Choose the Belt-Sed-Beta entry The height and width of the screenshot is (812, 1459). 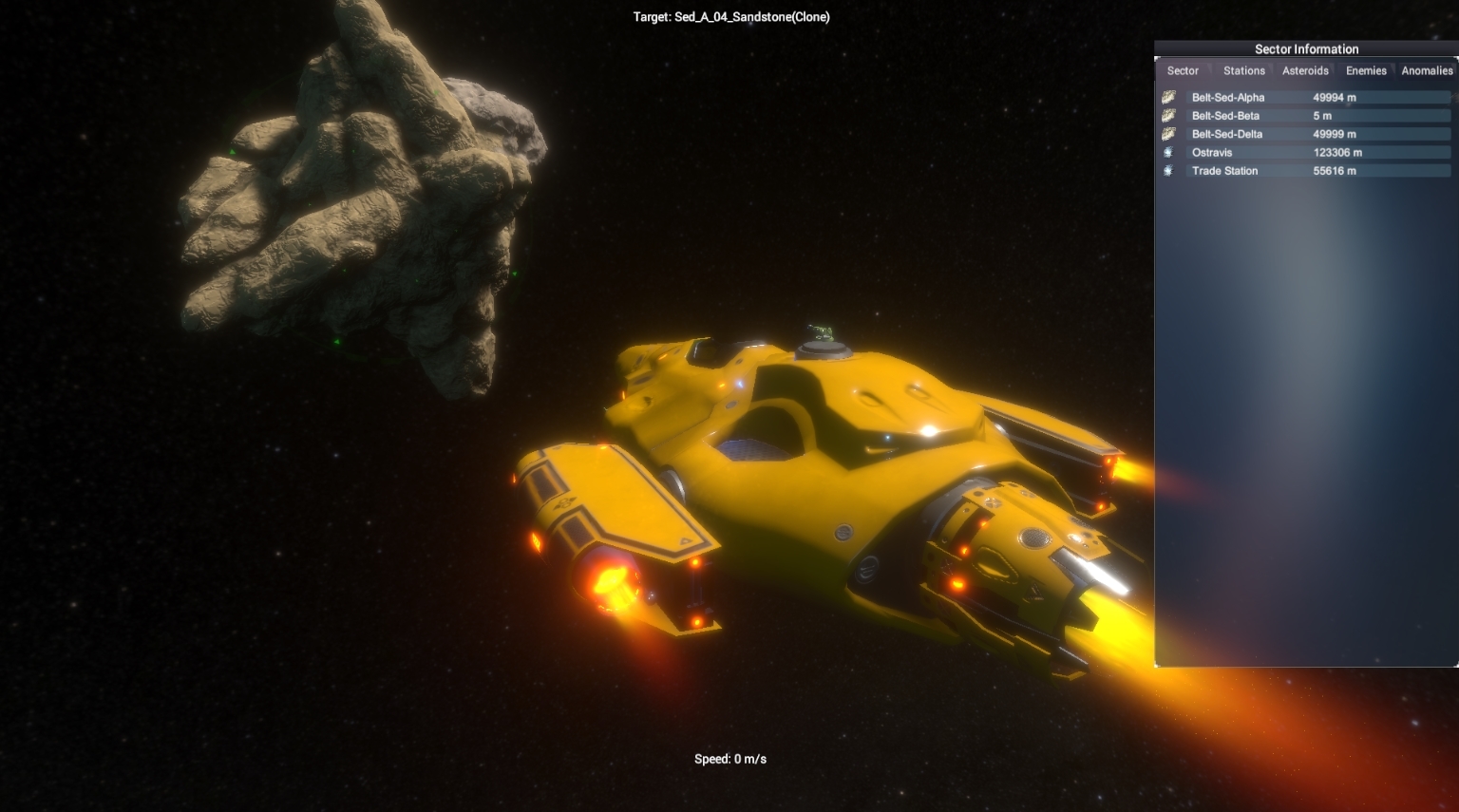(1305, 116)
